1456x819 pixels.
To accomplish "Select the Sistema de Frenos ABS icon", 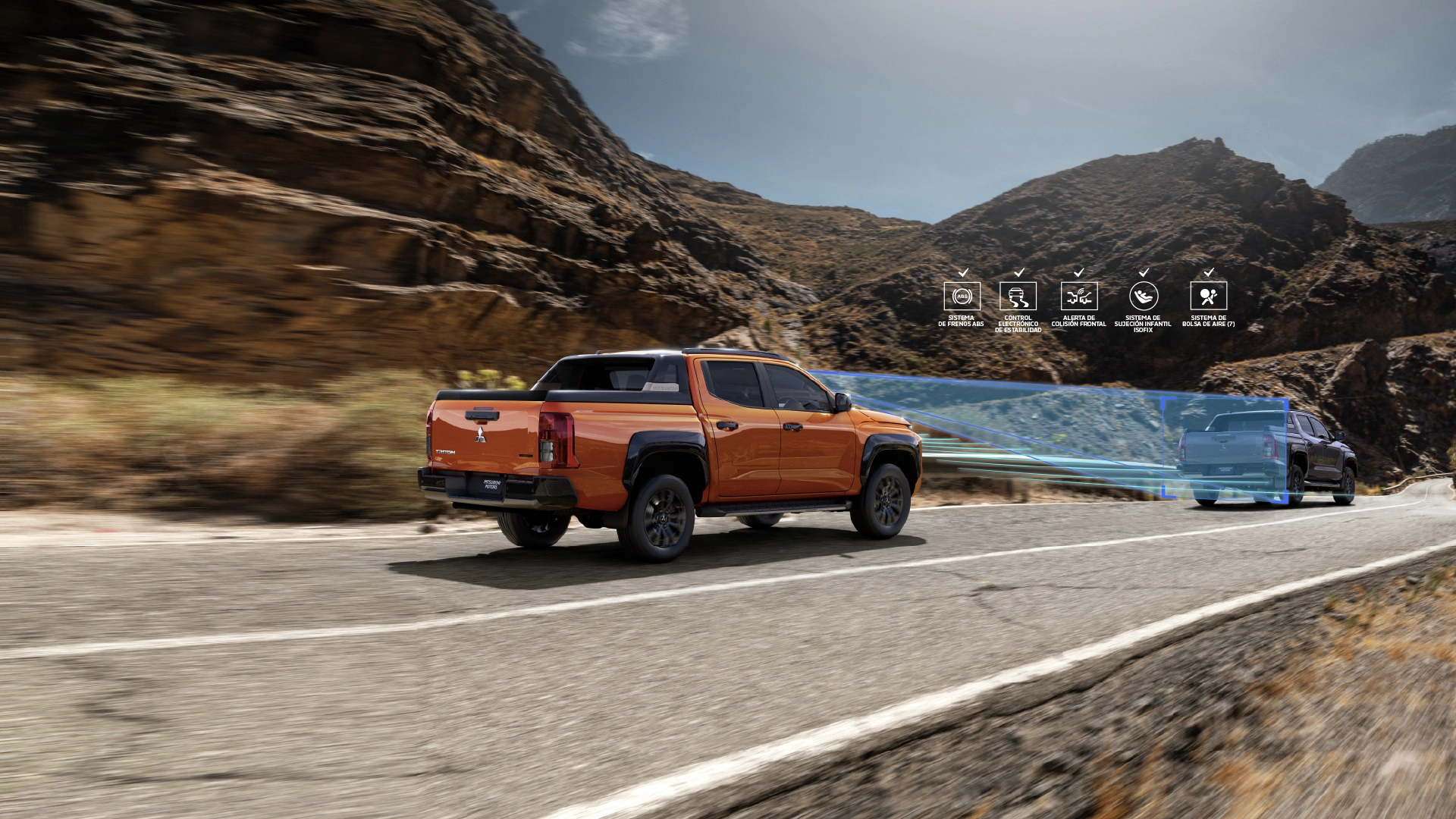I will (x=962, y=296).
